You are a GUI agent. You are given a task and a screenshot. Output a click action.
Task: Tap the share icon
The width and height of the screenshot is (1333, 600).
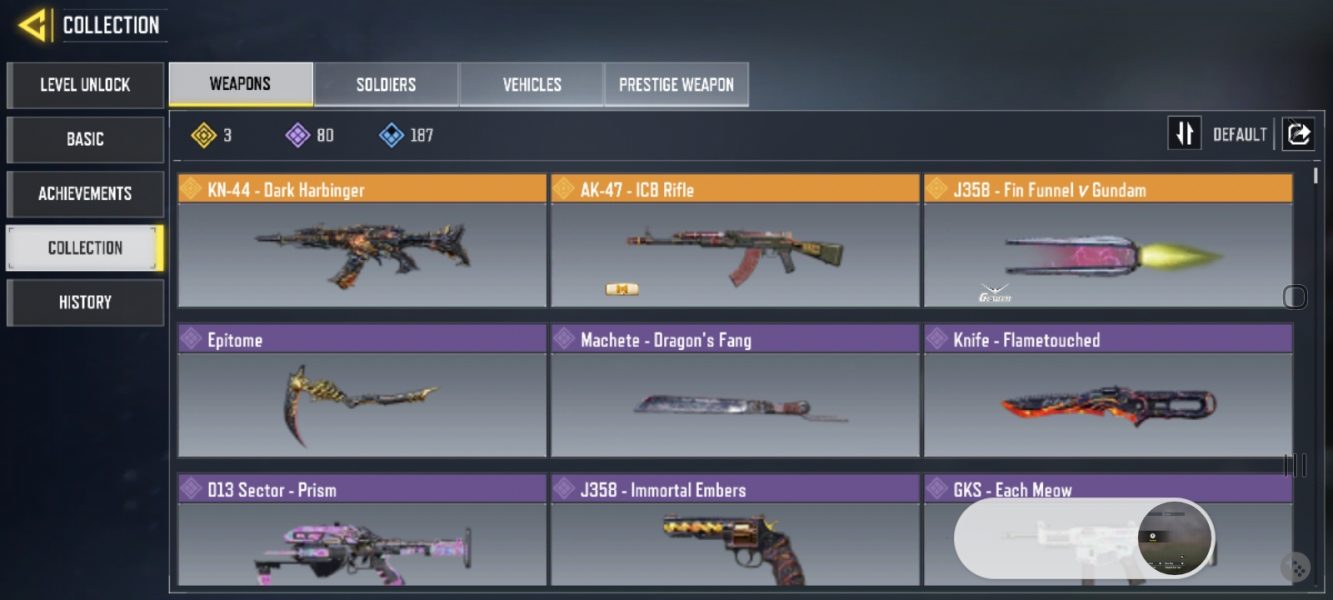pos(1298,134)
